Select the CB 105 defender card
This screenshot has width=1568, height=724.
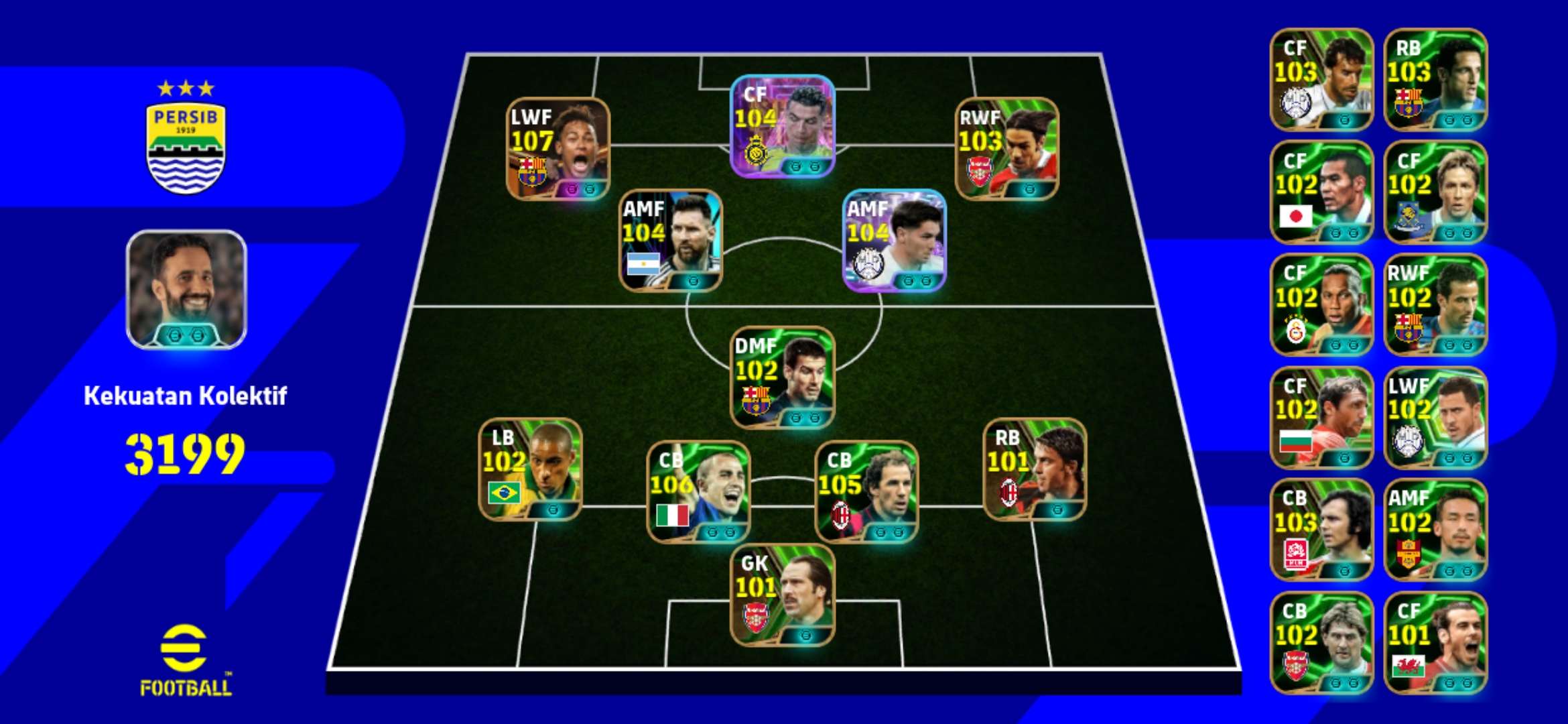pos(866,492)
